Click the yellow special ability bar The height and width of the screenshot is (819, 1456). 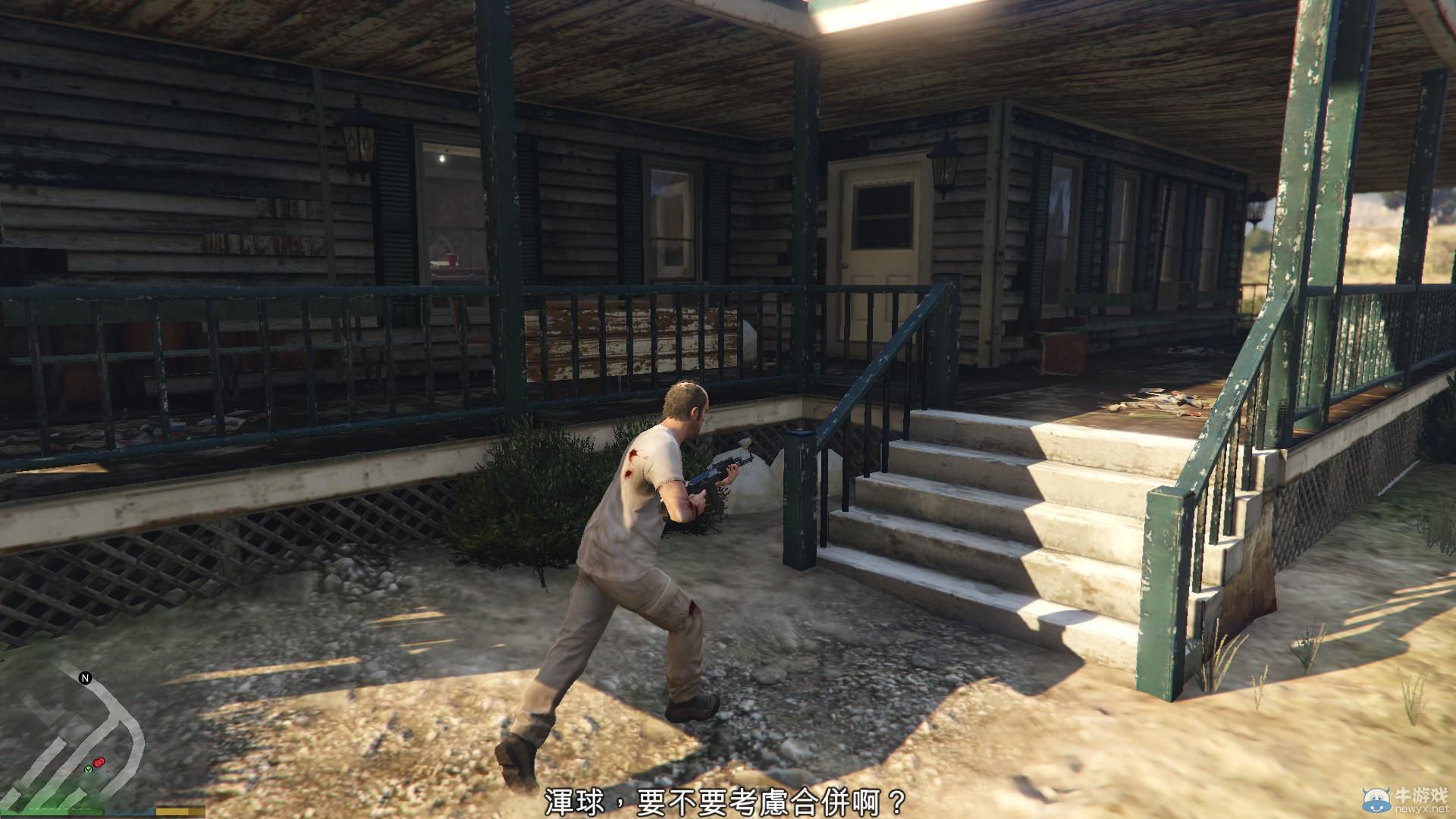pos(173,811)
